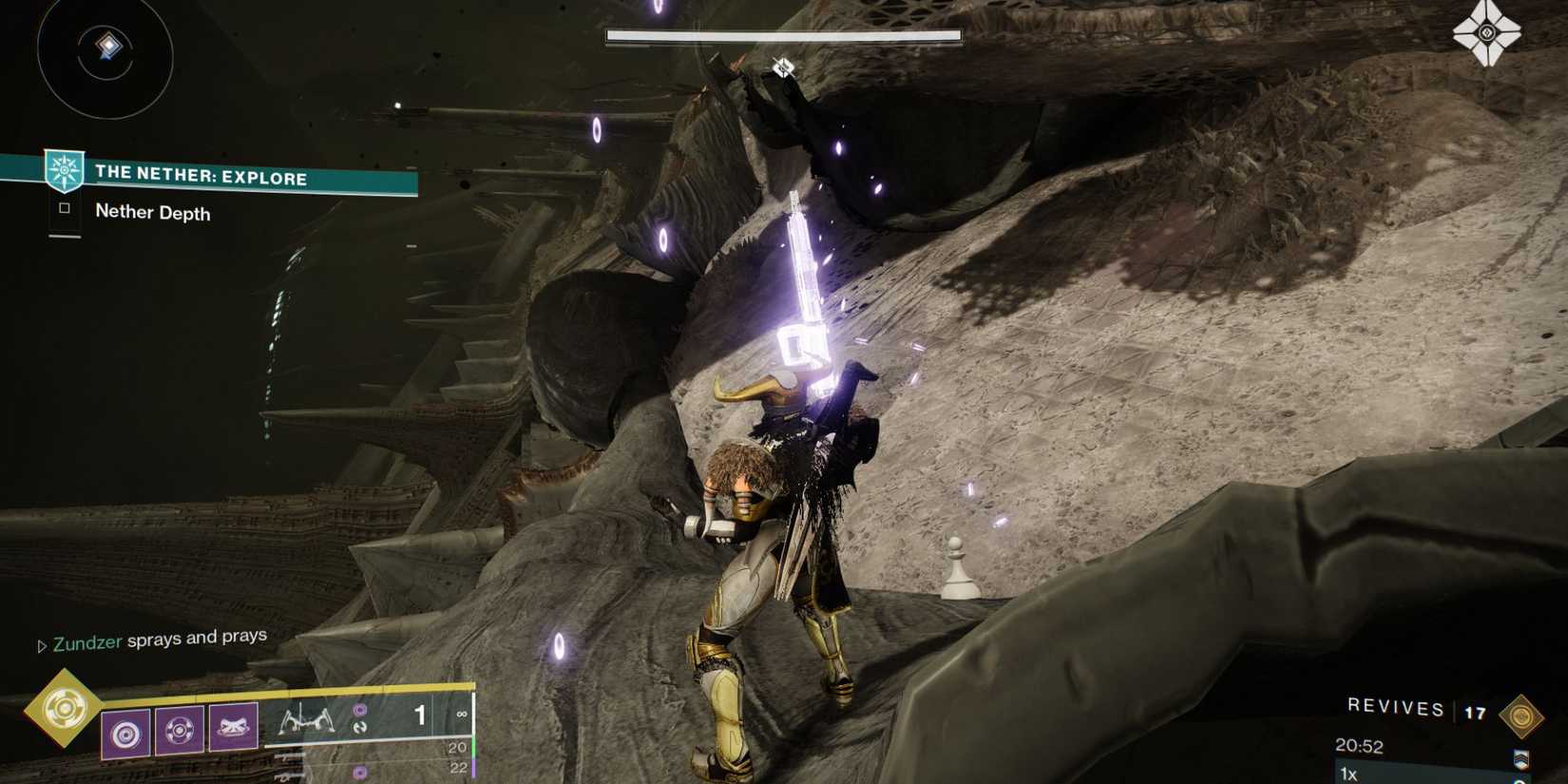
Task: Click the boss health bar at top
Action: [x=781, y=34]
